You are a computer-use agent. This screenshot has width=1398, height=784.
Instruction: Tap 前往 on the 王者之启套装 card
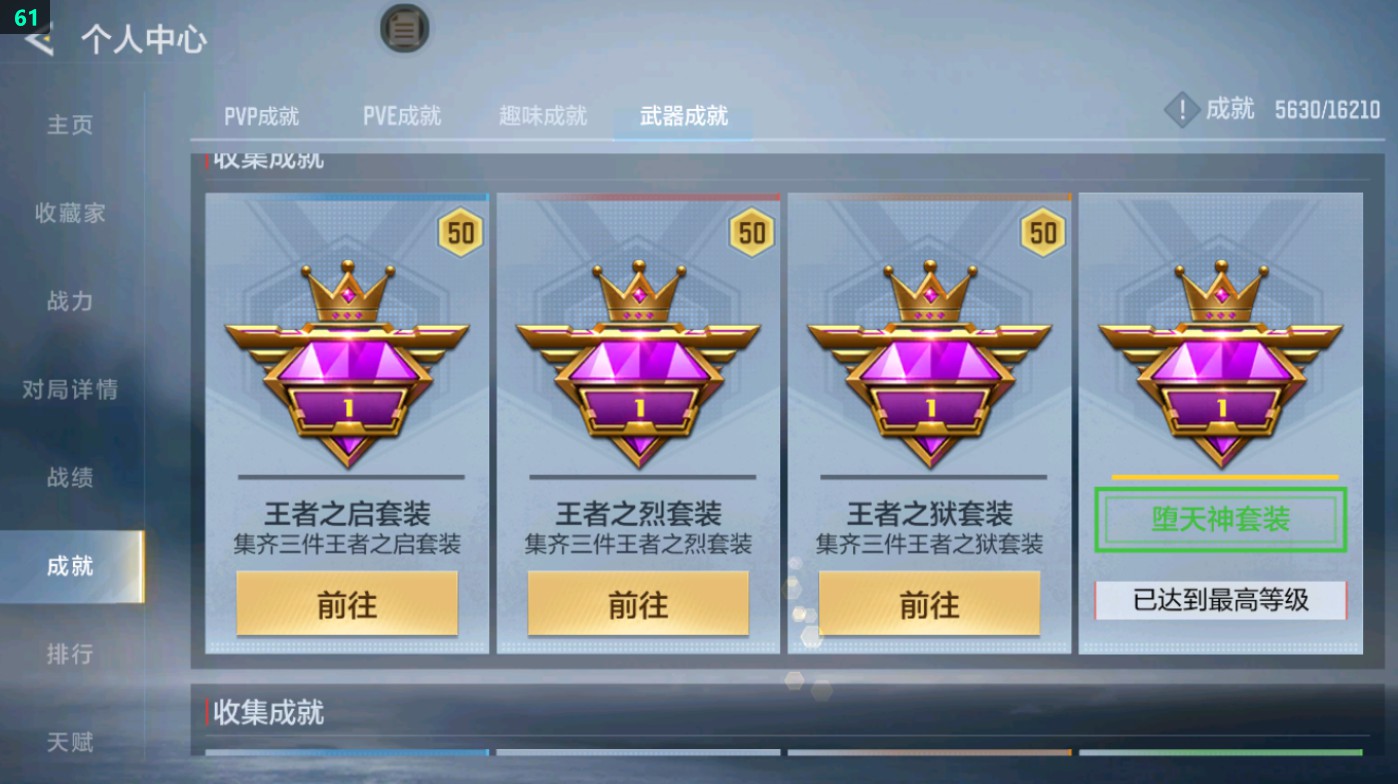coord(347,603)
